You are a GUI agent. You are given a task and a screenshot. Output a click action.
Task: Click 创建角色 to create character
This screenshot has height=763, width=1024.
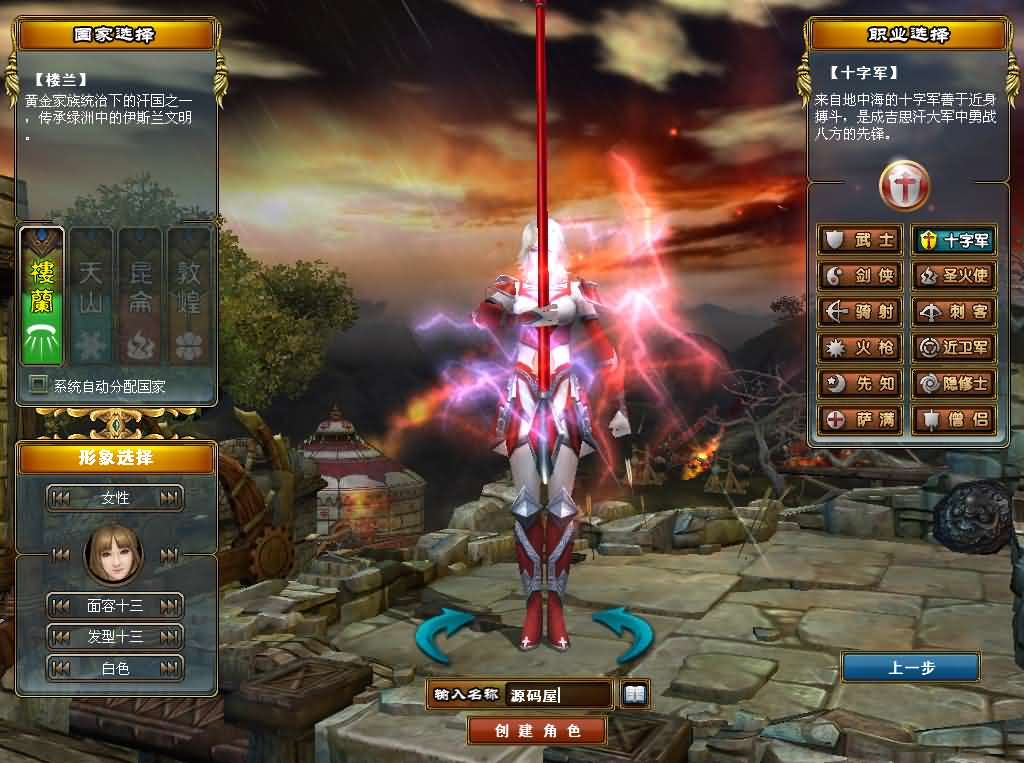pyautogui.click(x=537, y=731)
